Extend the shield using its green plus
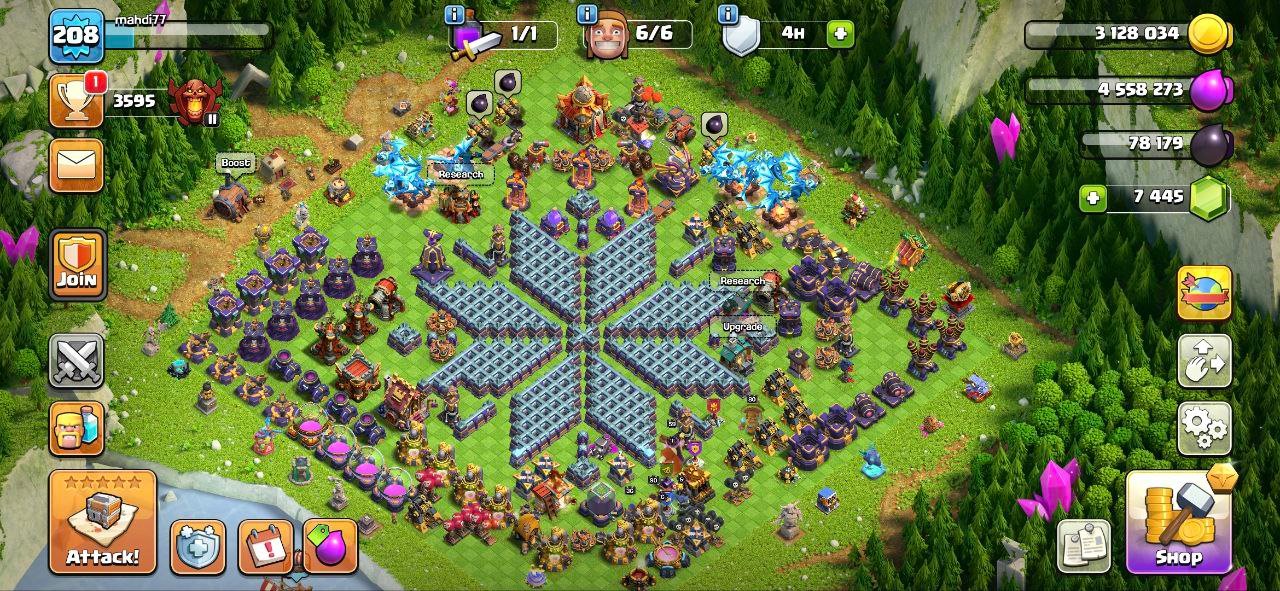The image size is (1280, 591). coord(840,34)
